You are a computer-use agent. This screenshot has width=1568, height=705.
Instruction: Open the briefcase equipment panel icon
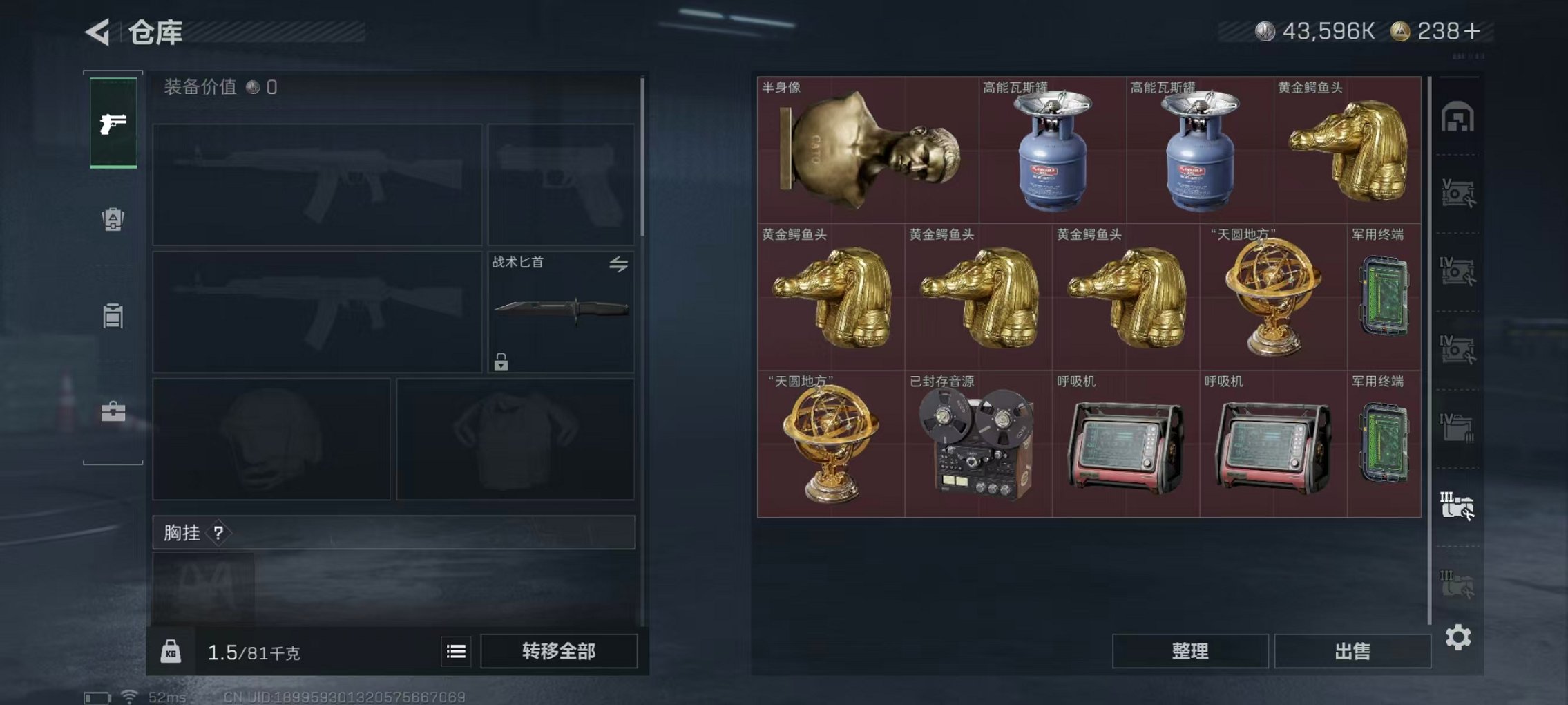coord(113,413)
